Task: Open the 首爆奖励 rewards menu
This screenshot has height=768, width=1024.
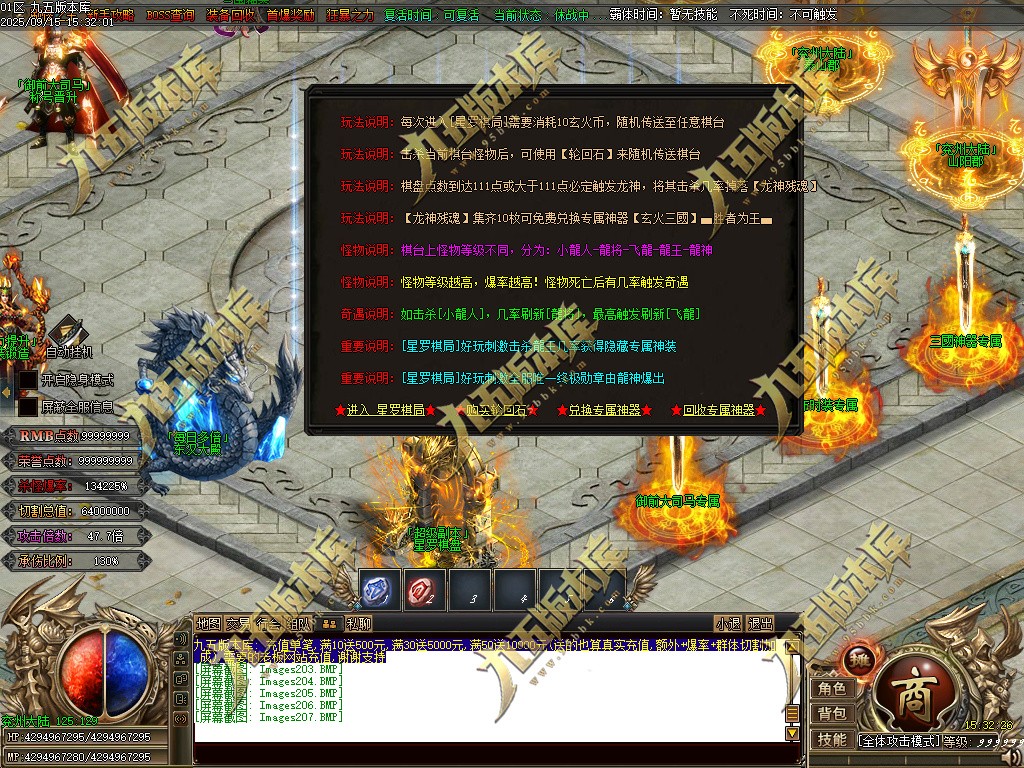Action: pyautogui.click(x=290, y=16)
